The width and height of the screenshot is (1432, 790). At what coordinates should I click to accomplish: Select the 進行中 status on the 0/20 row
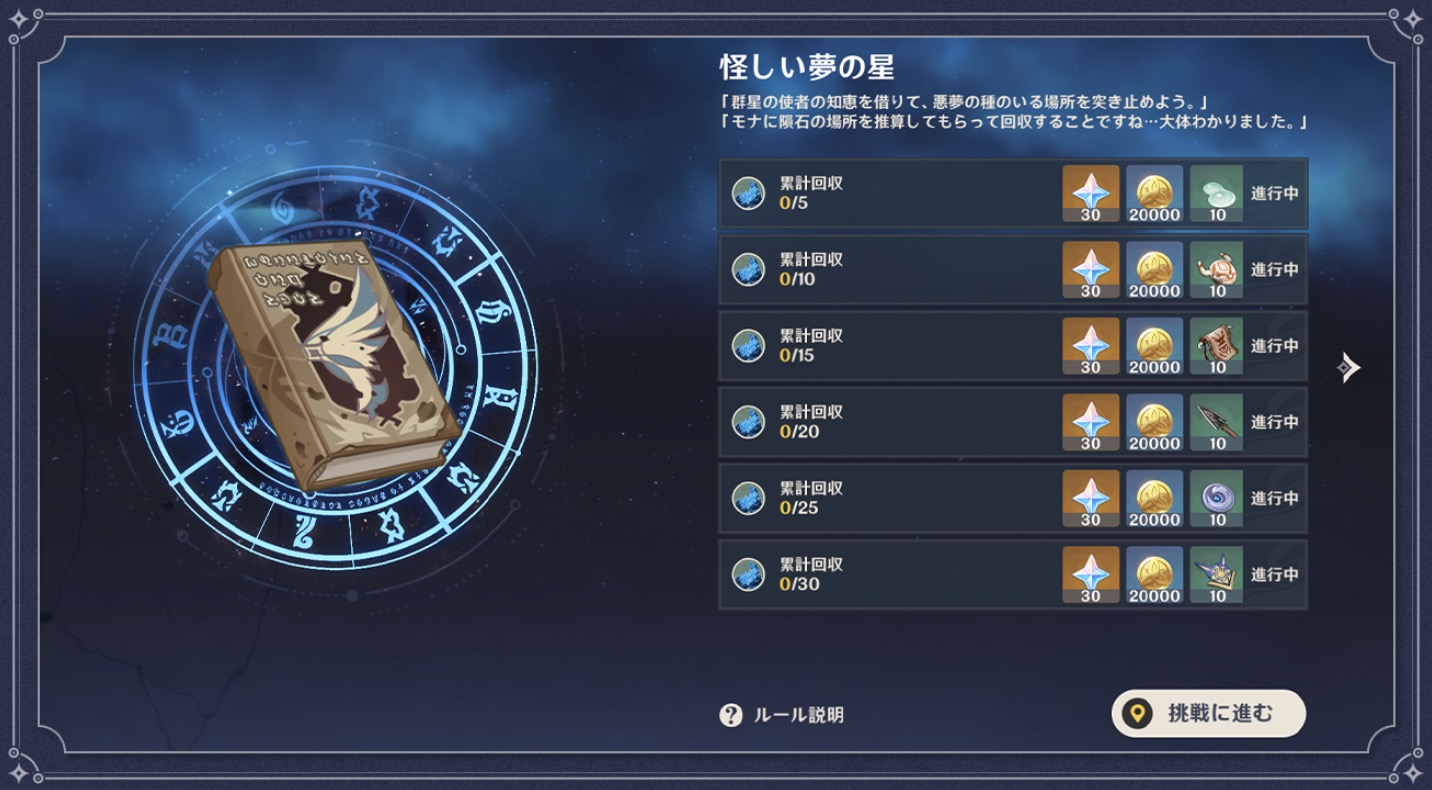pyautogui.click(x=1274, y=421)
